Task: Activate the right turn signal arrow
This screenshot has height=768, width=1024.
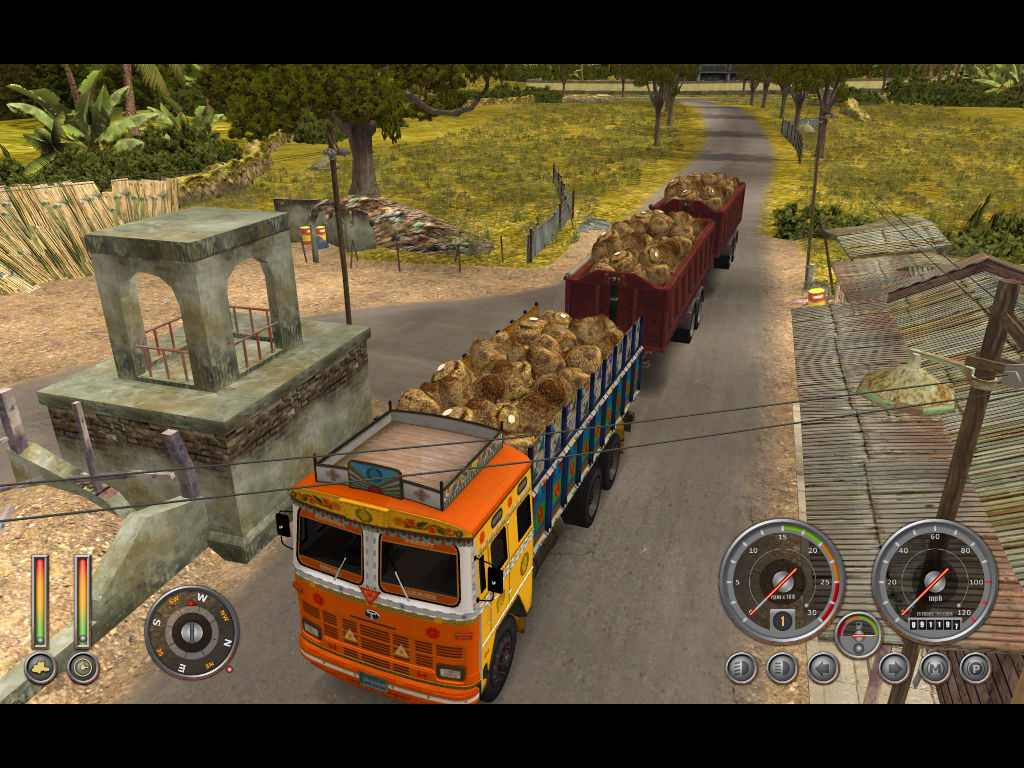Action: (x=893, y=667)
